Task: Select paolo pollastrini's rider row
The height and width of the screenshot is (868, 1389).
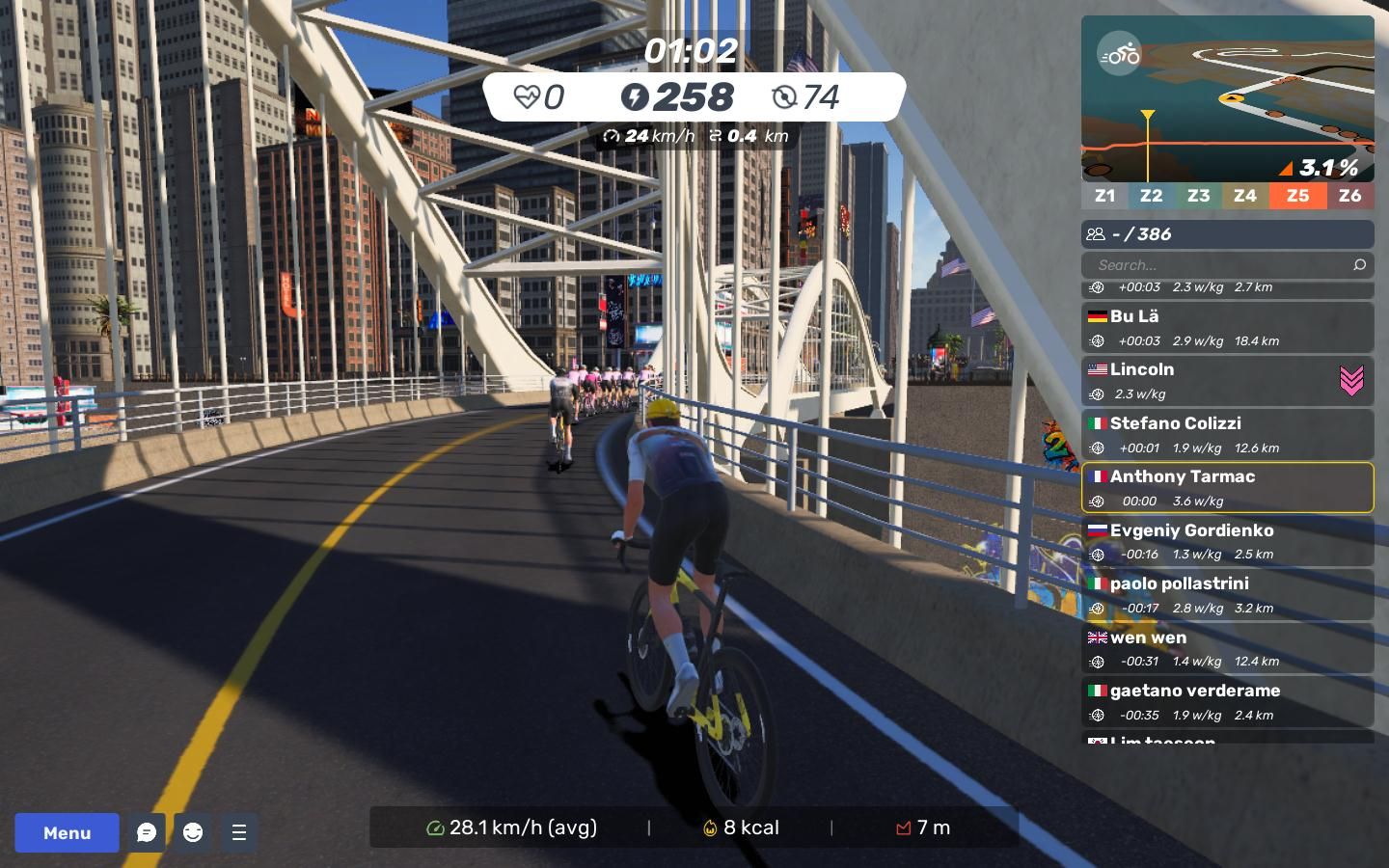Action: (1227, 595)
